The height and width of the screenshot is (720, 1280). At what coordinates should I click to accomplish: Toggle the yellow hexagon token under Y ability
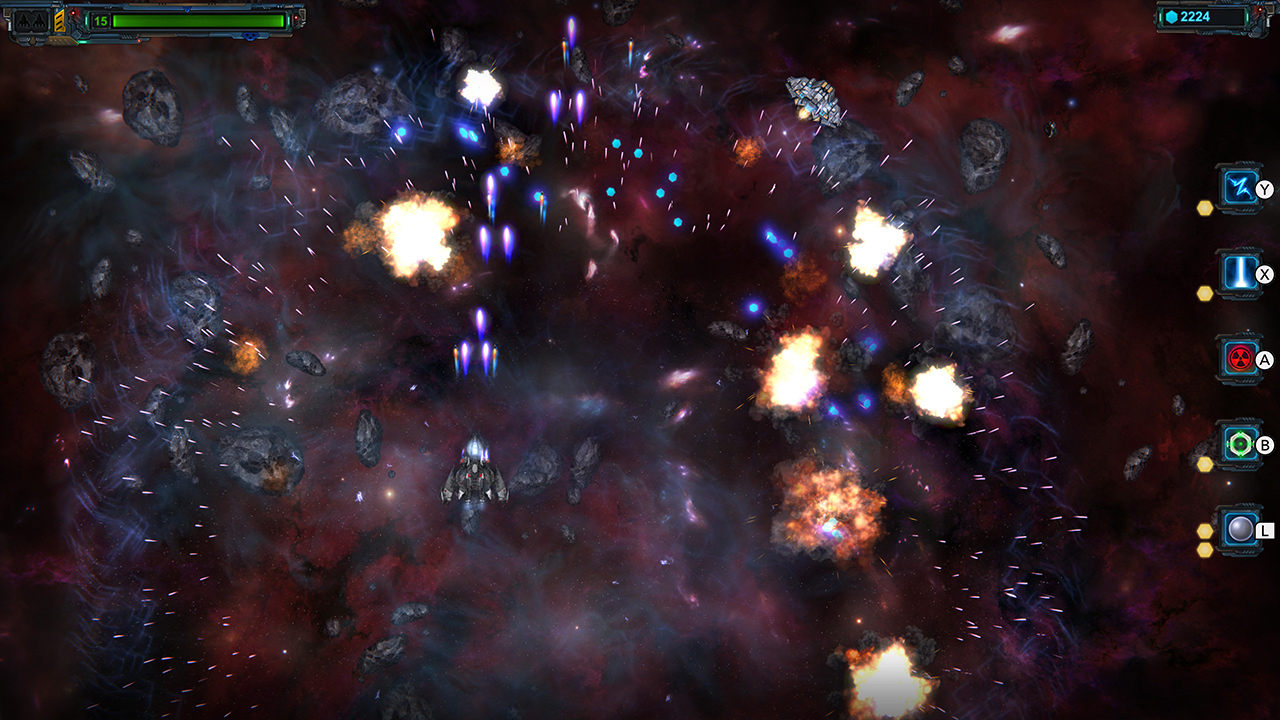click(1204, 209)
